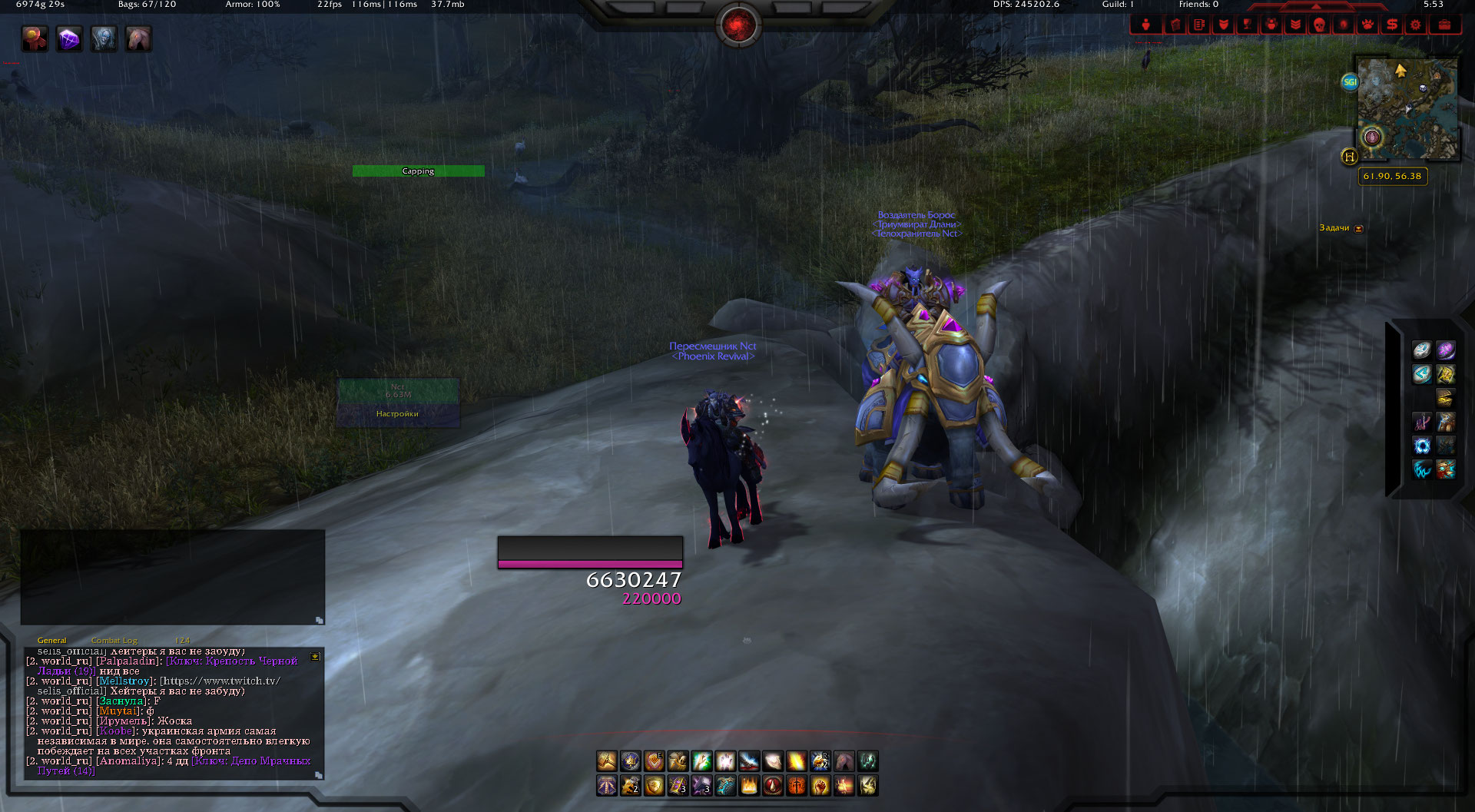Click the purple gem buff icon
Image resolution: width=1475 pixels, height=812 pixels.
point(69,39)
